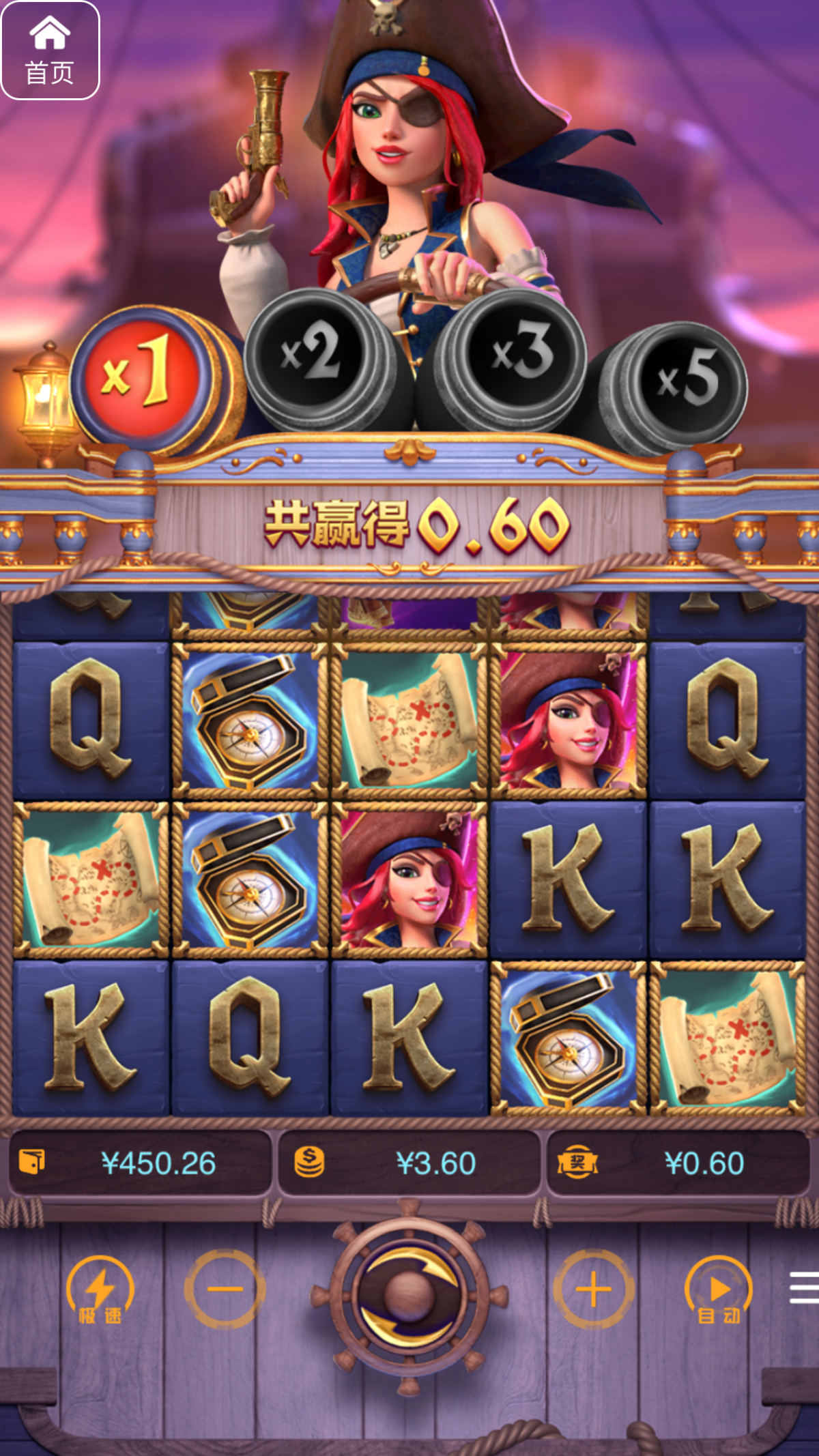Open the wallet balance panel
This screenshot has height=1456, width=819.
click(x=140, y=1163)
